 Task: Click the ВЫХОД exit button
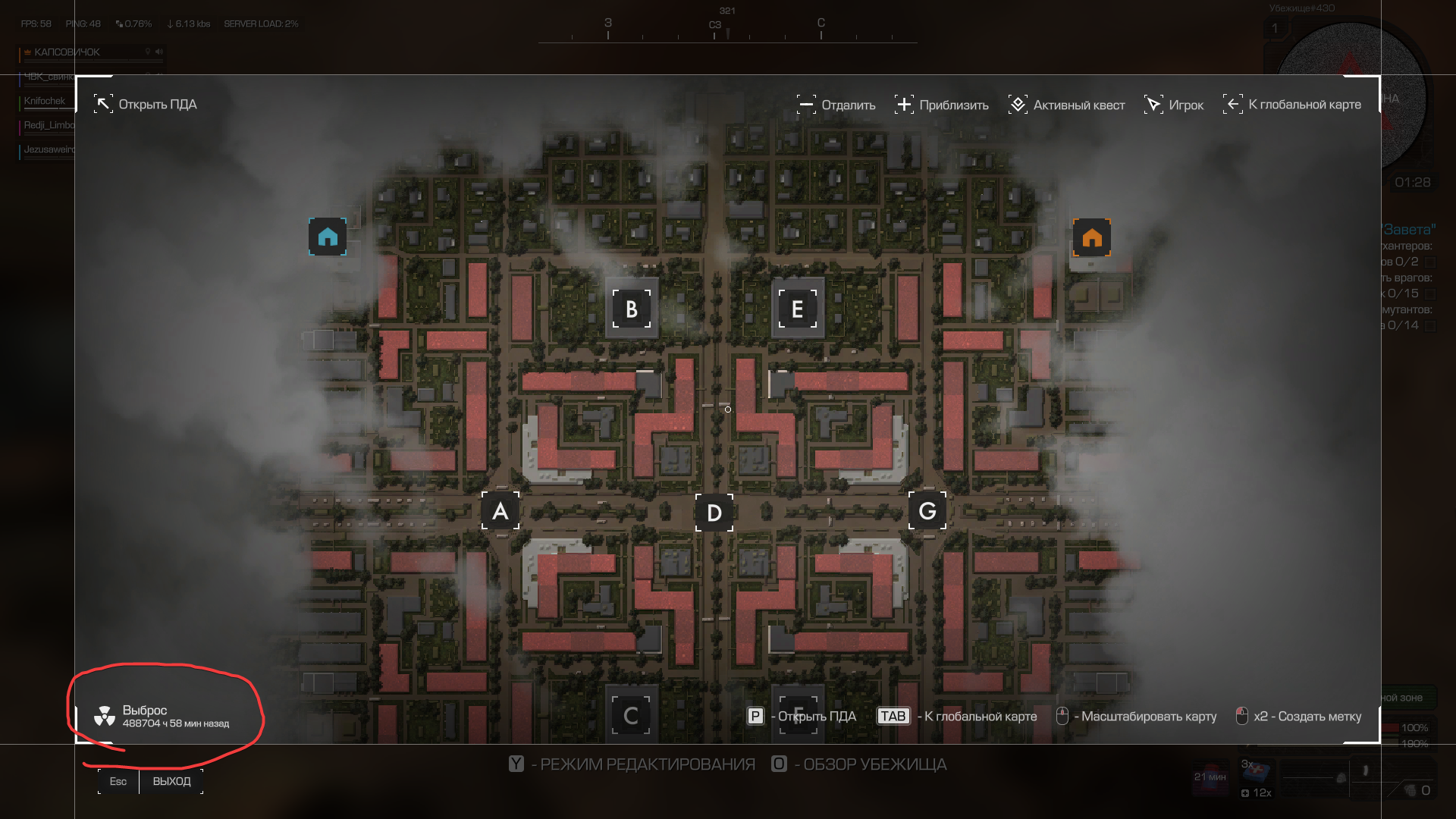click(x=171, y=781)
